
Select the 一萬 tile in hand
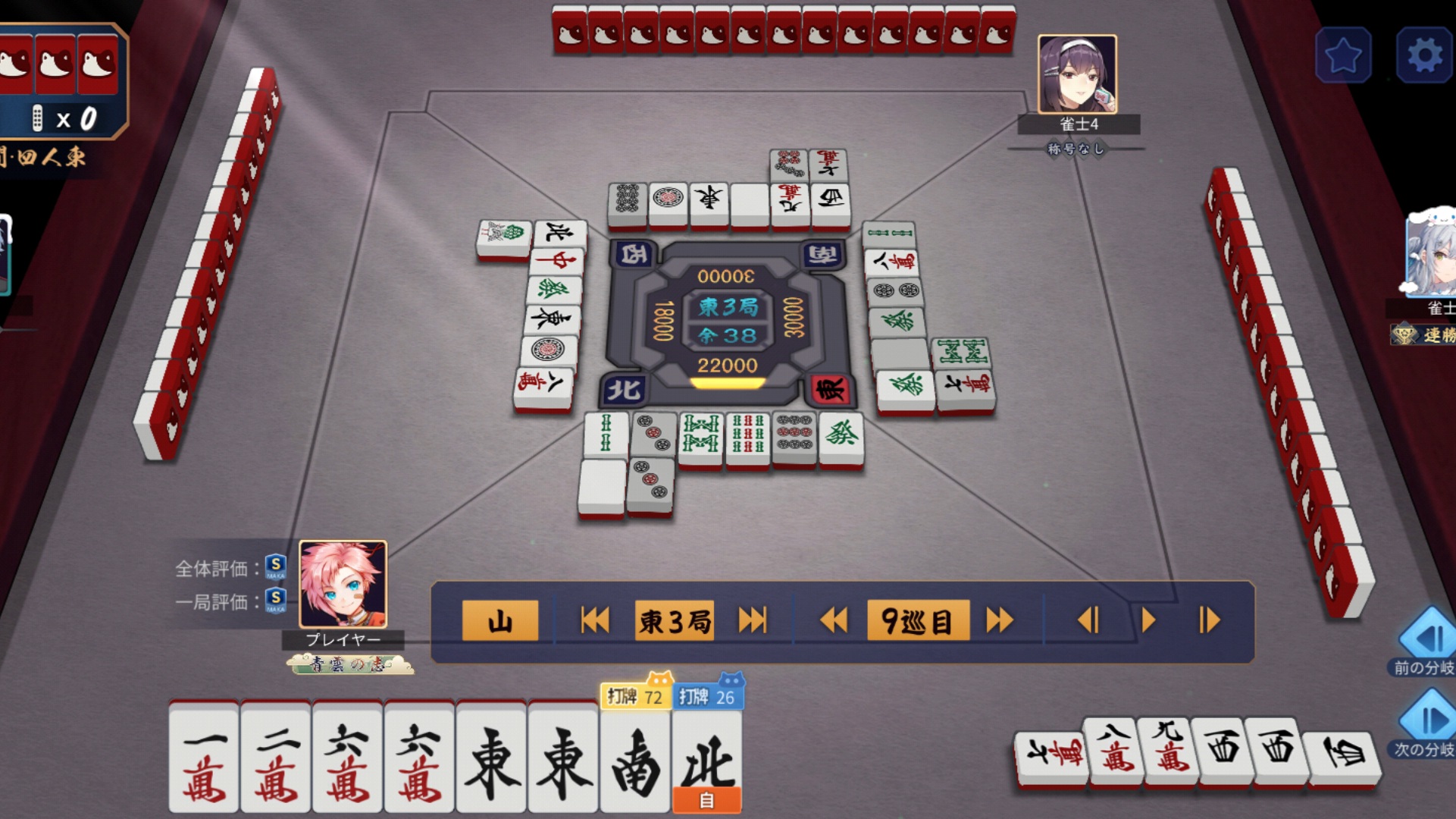(x=204, y=758)
